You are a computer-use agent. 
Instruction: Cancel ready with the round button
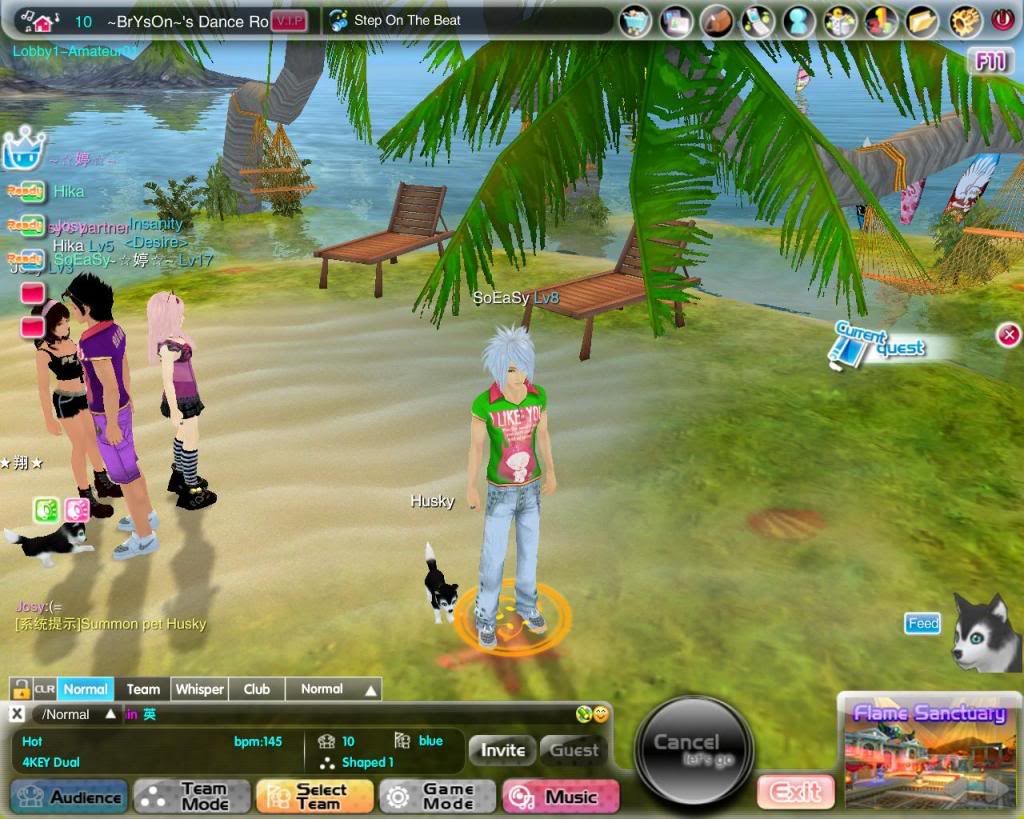(x=694, y=750)
